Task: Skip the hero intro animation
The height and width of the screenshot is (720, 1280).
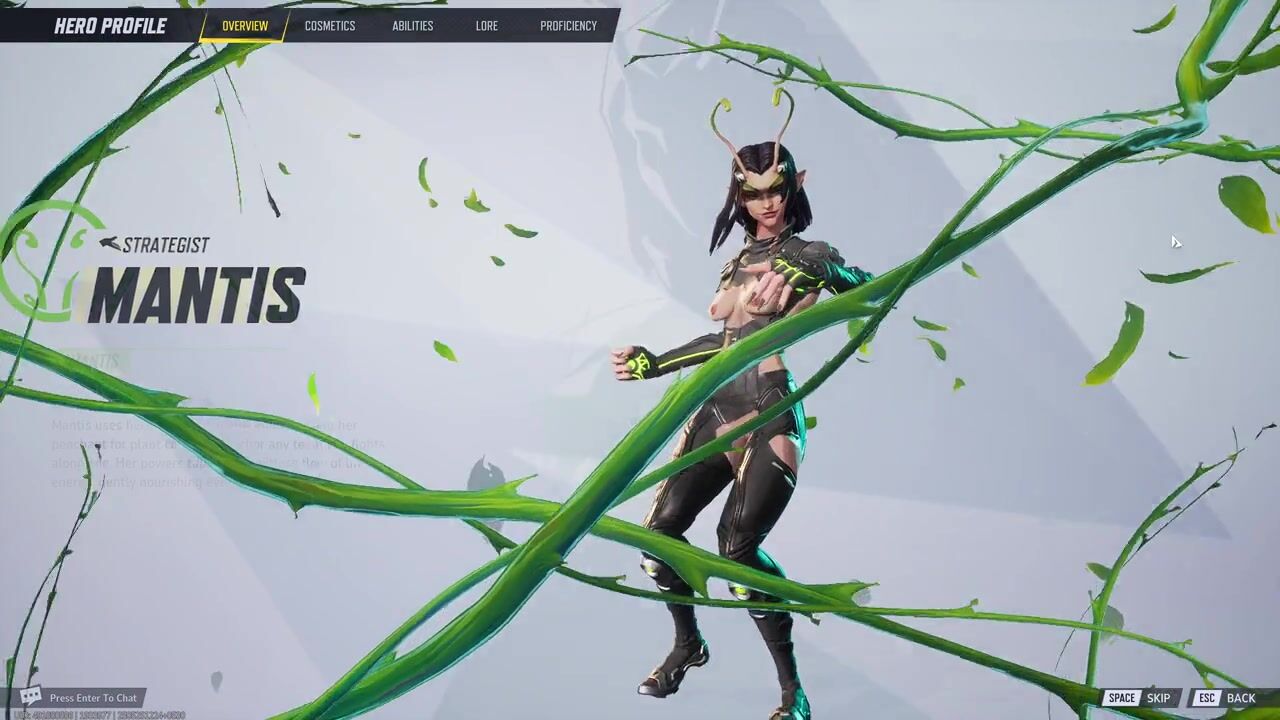Action: pos(1139,698)
